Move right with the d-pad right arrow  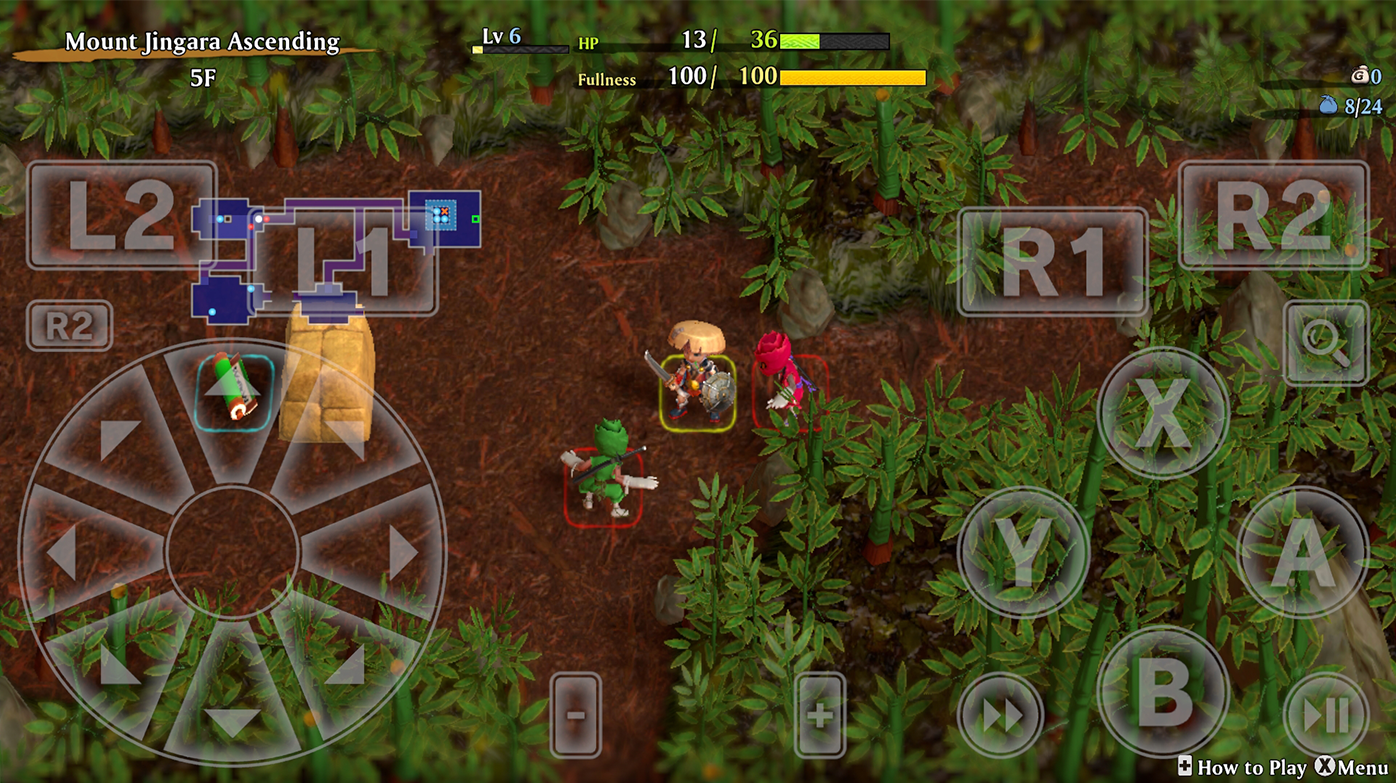399,552
